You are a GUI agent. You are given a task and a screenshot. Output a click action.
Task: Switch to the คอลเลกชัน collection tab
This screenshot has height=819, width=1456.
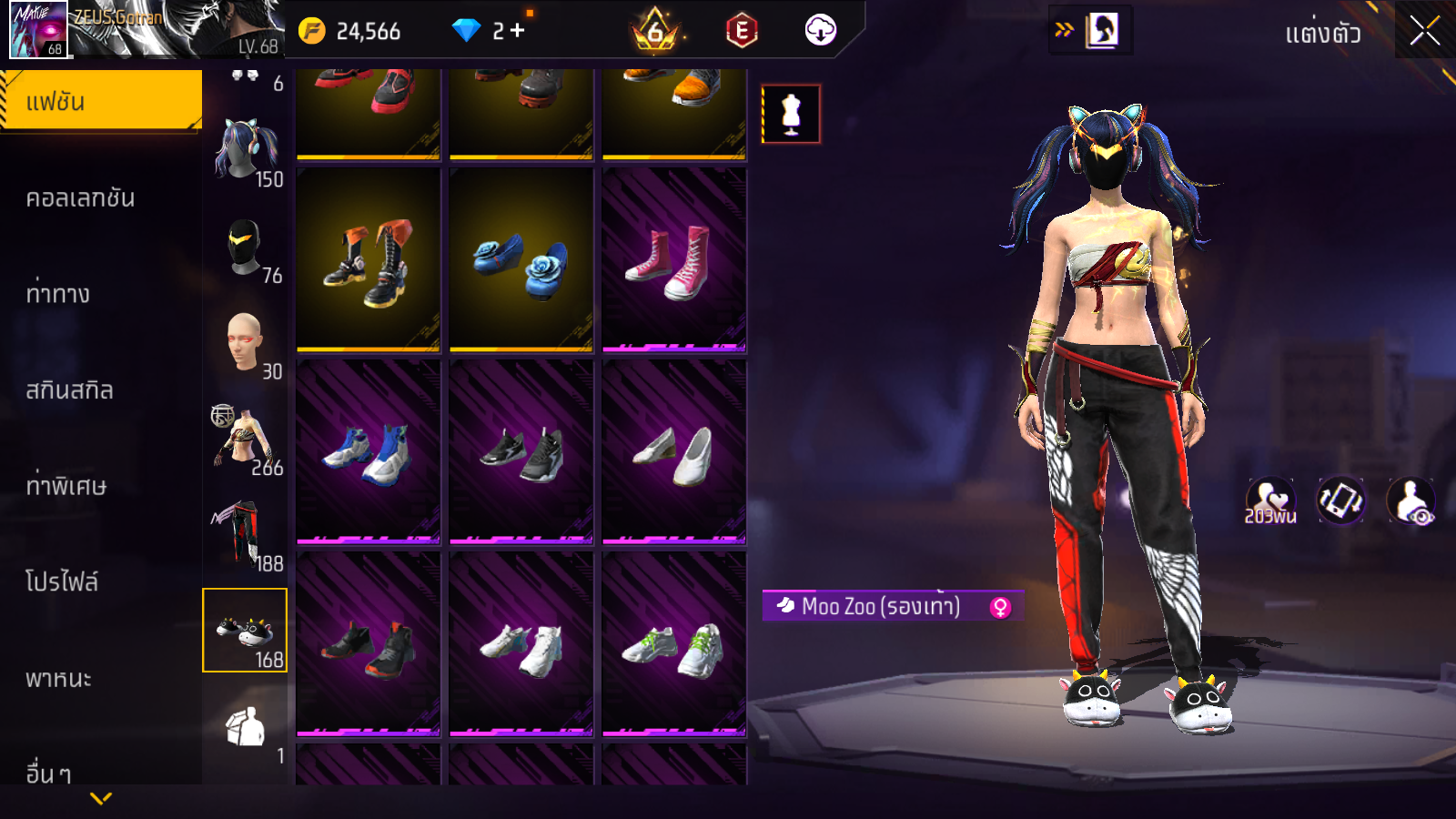[81, 198]
